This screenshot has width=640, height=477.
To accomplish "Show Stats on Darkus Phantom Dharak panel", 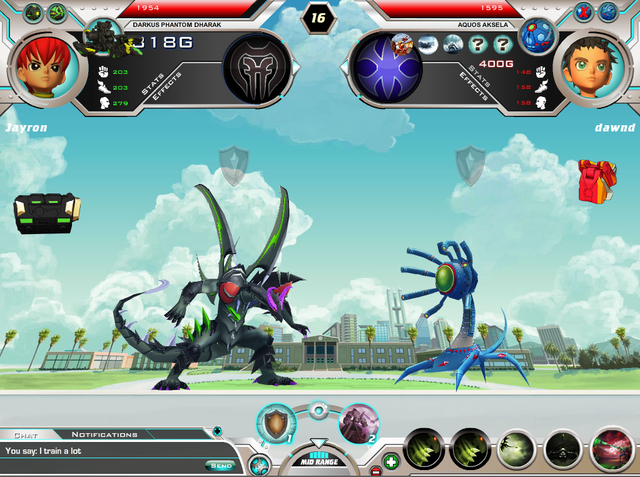I will pos(153,84).
